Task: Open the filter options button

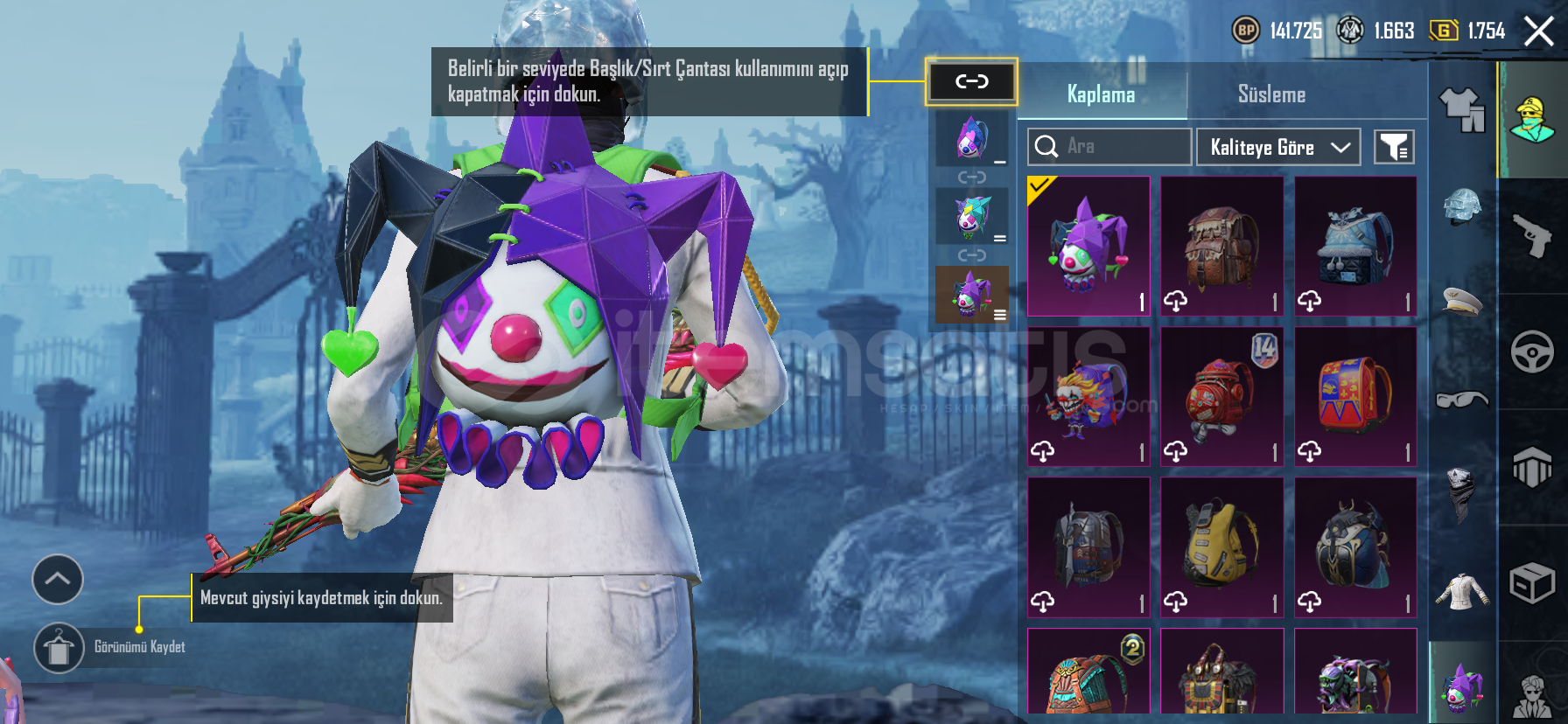Action: (1394, 147)
